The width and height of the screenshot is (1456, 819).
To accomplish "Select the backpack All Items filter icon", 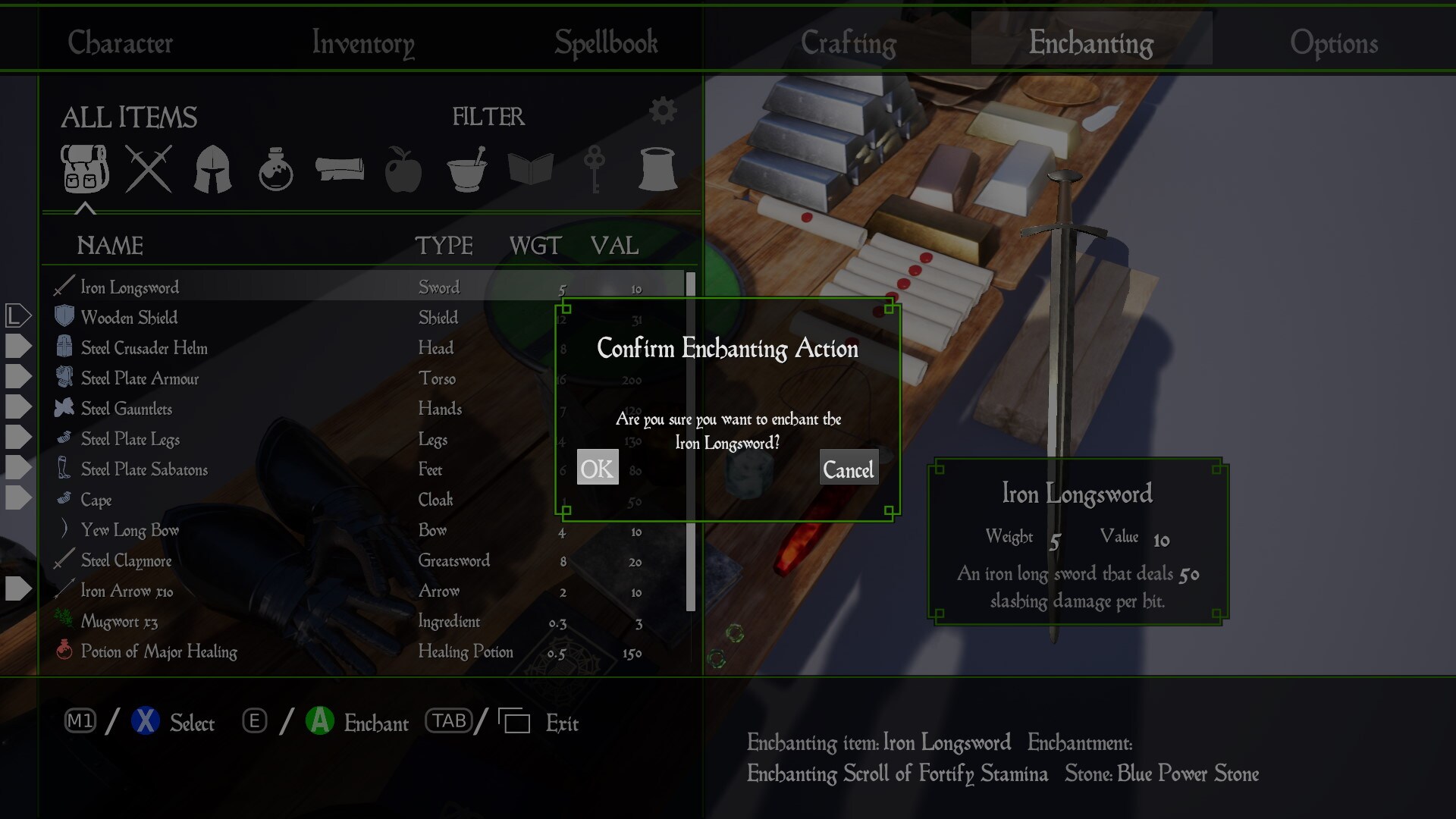I will click(x=83, y=168).
